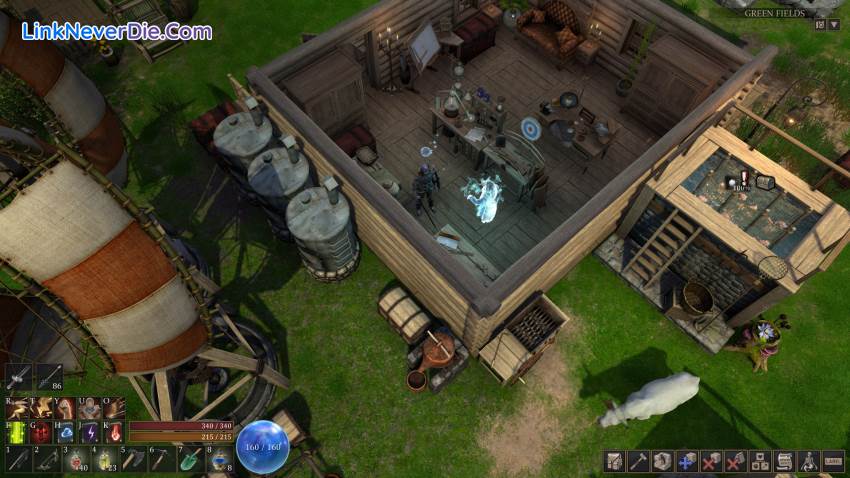
Task: Open the scroll quest log button
Action: [x=784, y=461]
